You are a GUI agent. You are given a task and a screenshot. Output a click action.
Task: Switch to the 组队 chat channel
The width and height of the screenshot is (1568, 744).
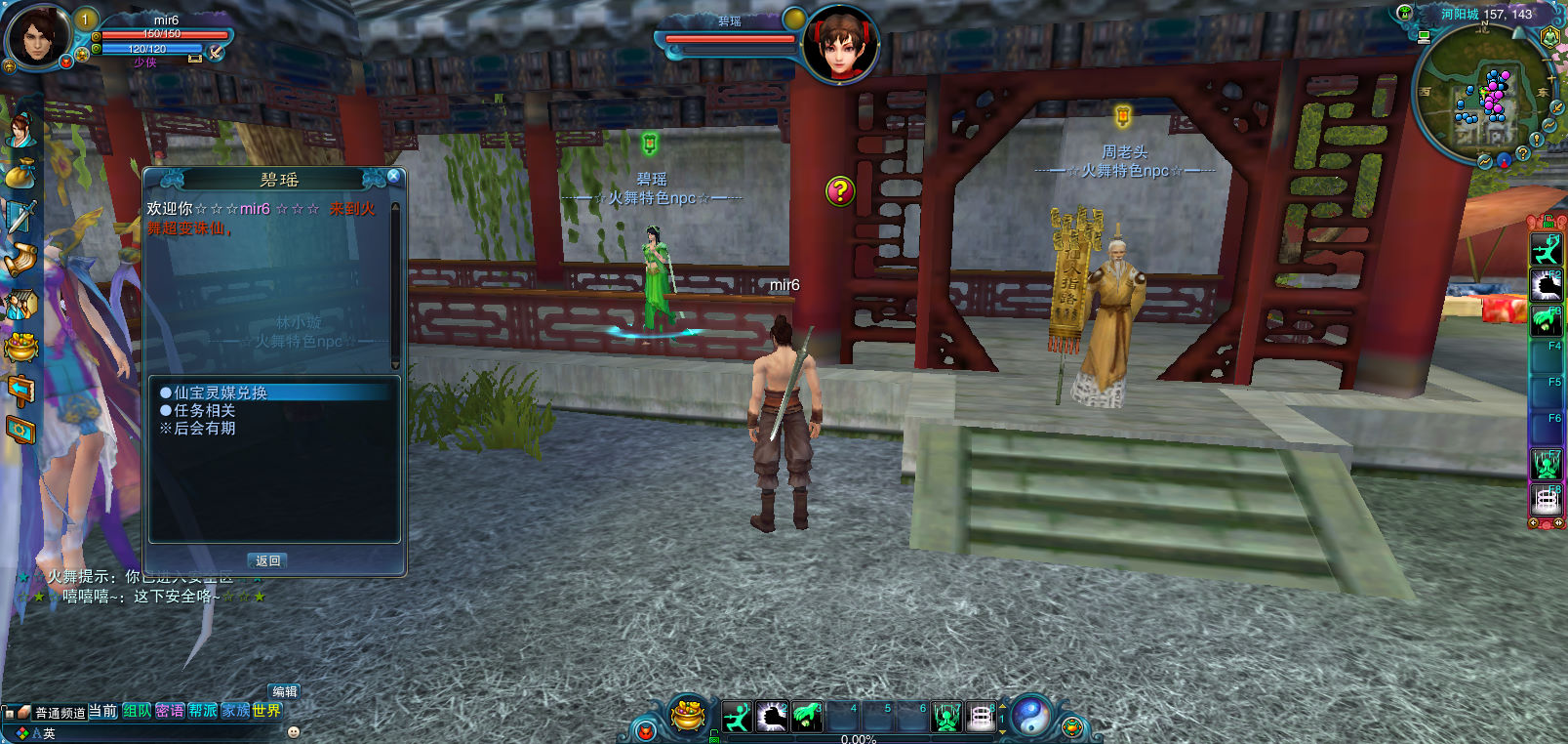coord(137,711)
